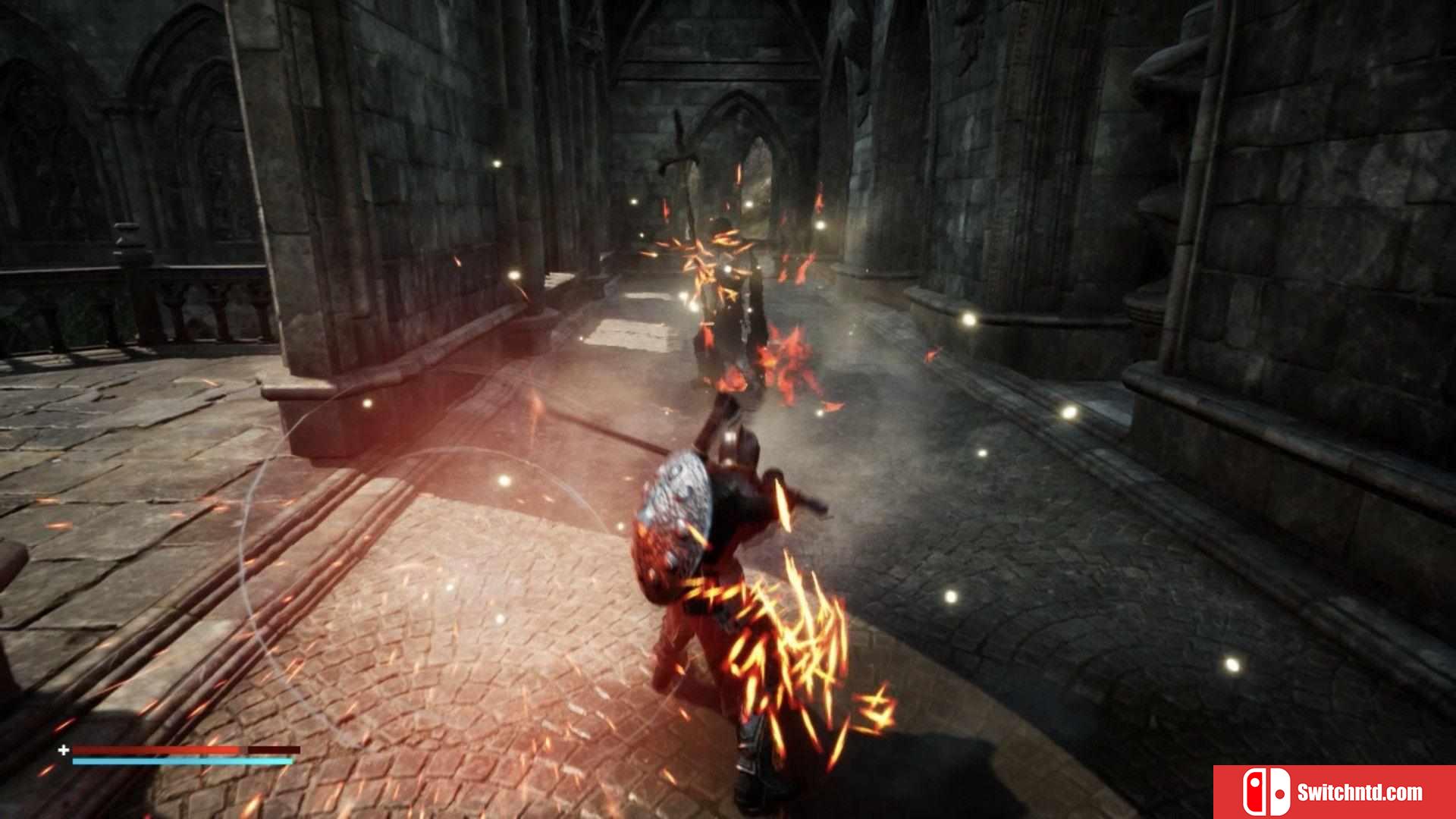The image size is (1456, 819).
Task: Click the Switchntd.com watermark banner
Action: (x=1335, y=792)
